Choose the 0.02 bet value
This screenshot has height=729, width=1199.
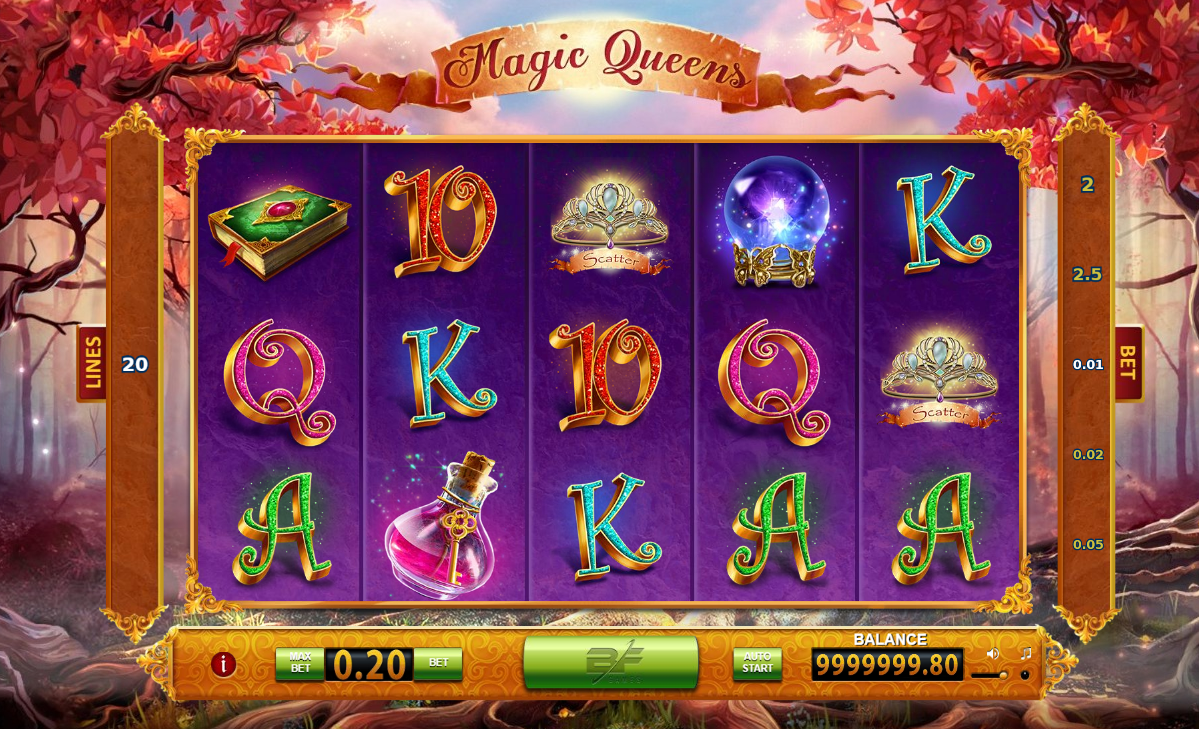(1088, 455)
